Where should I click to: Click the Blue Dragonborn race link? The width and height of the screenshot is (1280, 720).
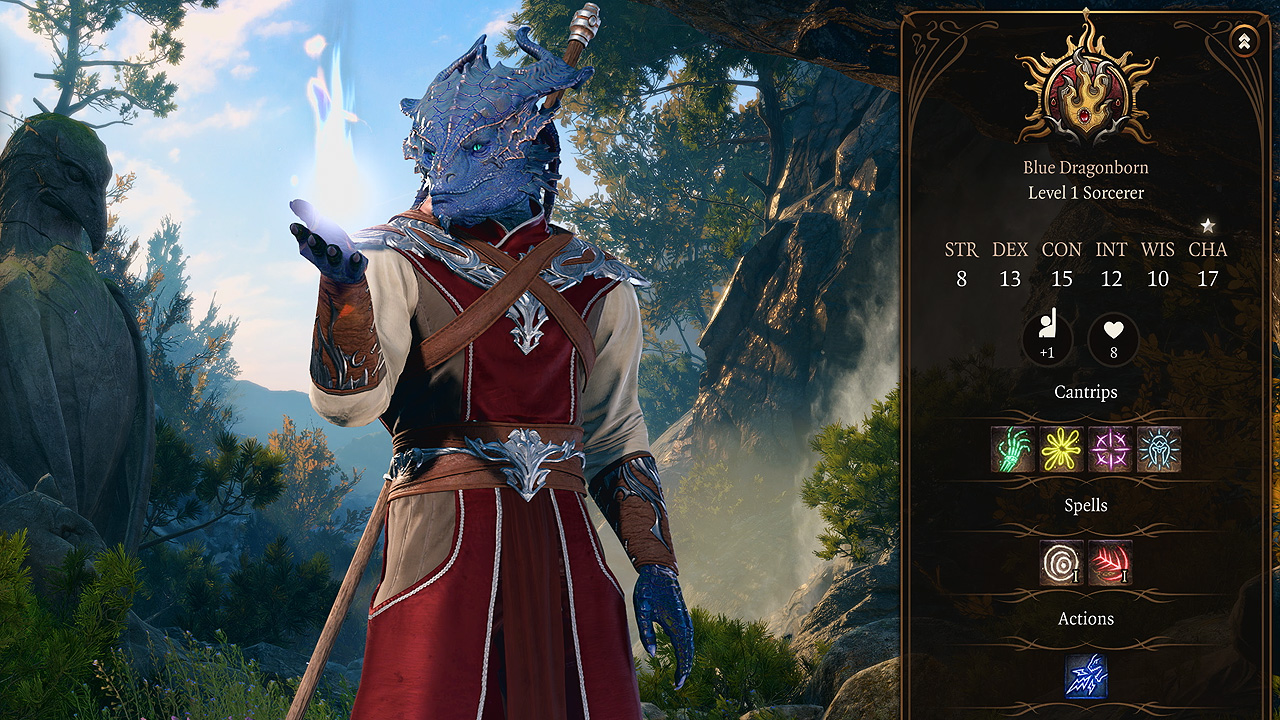[1084, 166]
